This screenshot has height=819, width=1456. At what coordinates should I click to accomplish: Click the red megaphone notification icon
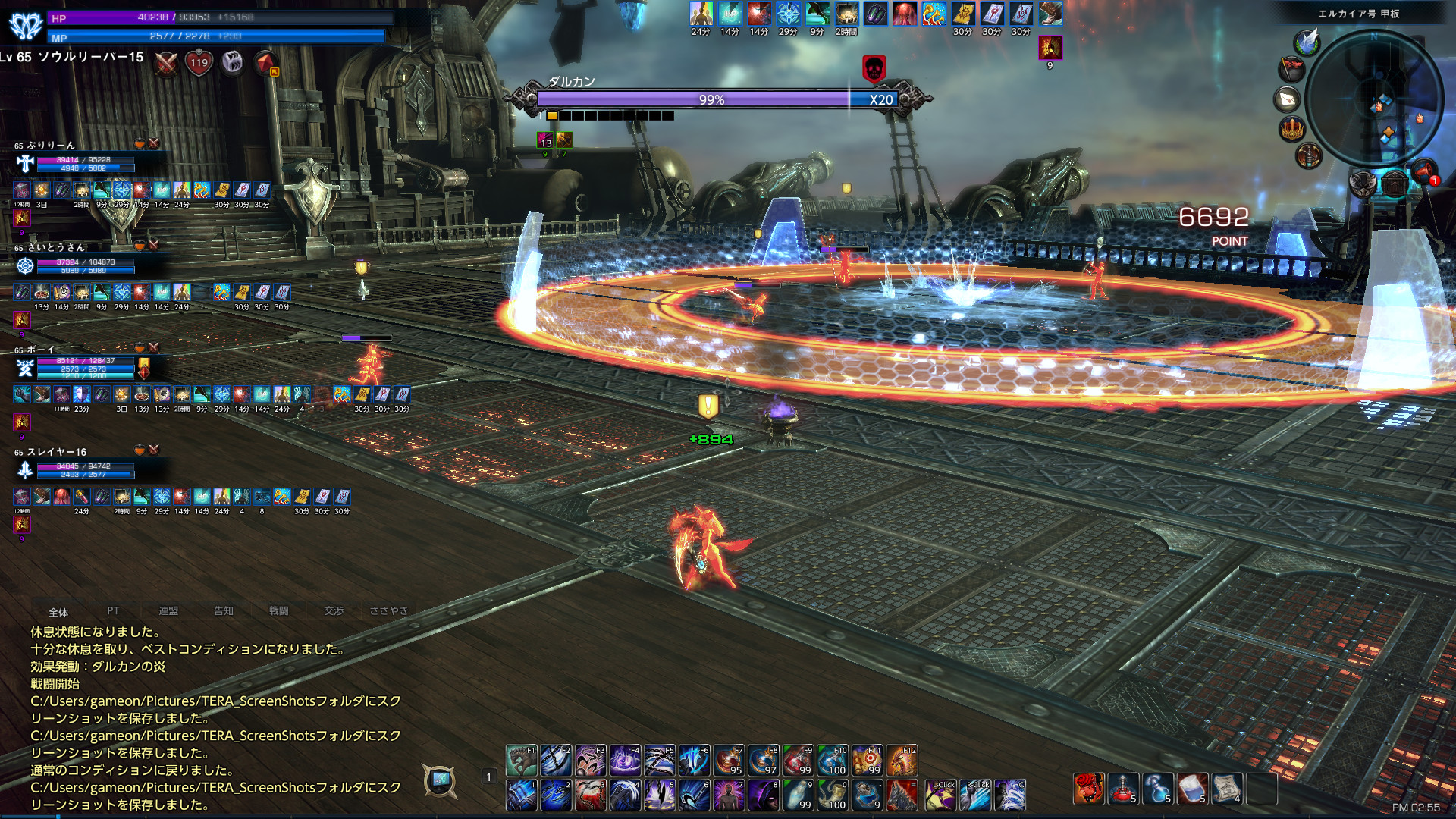pos(1423,171)
